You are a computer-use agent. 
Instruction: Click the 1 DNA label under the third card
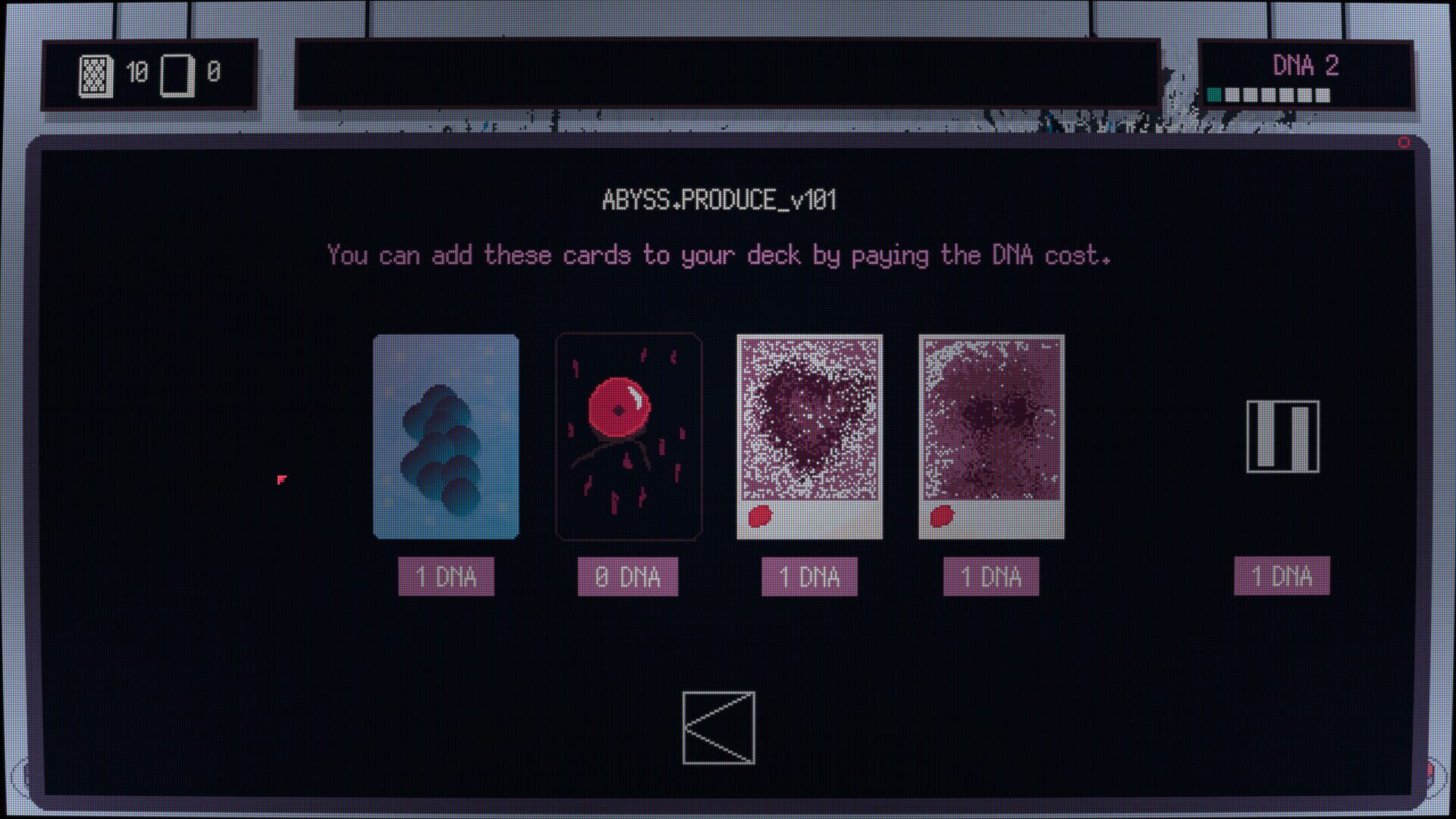point(808,576)
